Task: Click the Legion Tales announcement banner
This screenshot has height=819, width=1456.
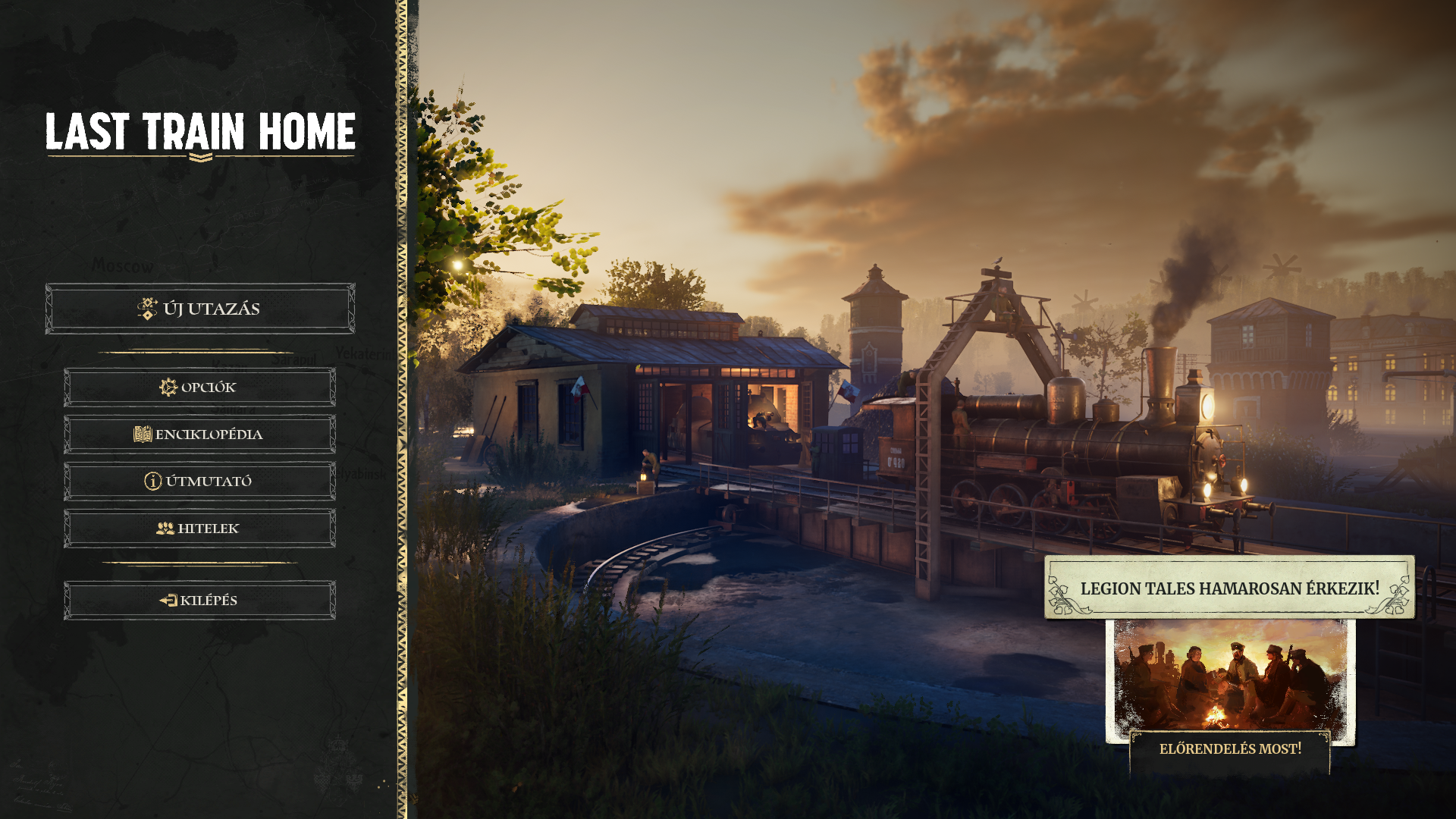Action: tap(1229, 588)
